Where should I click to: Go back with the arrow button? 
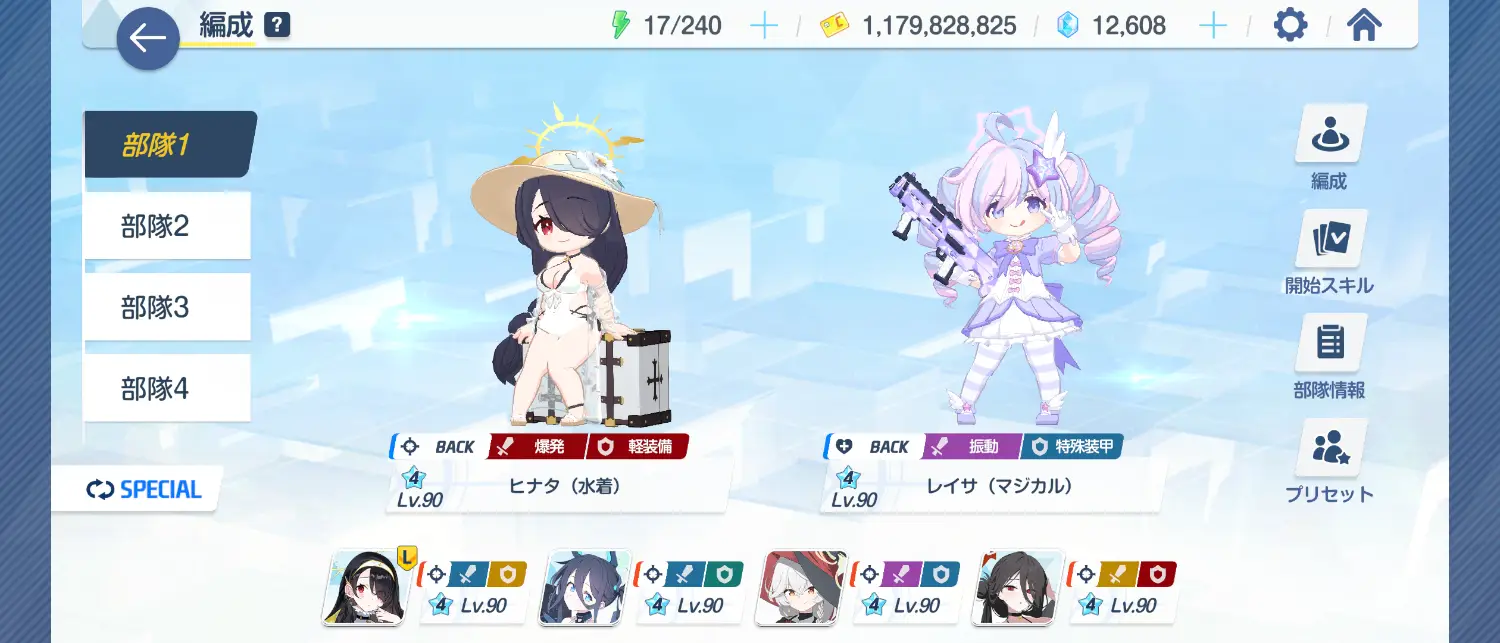[x=148, y=39]
